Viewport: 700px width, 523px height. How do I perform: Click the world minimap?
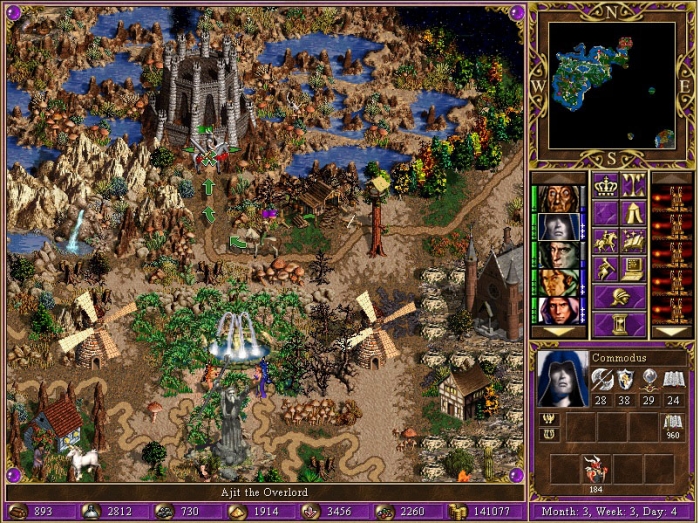[610, 83]
